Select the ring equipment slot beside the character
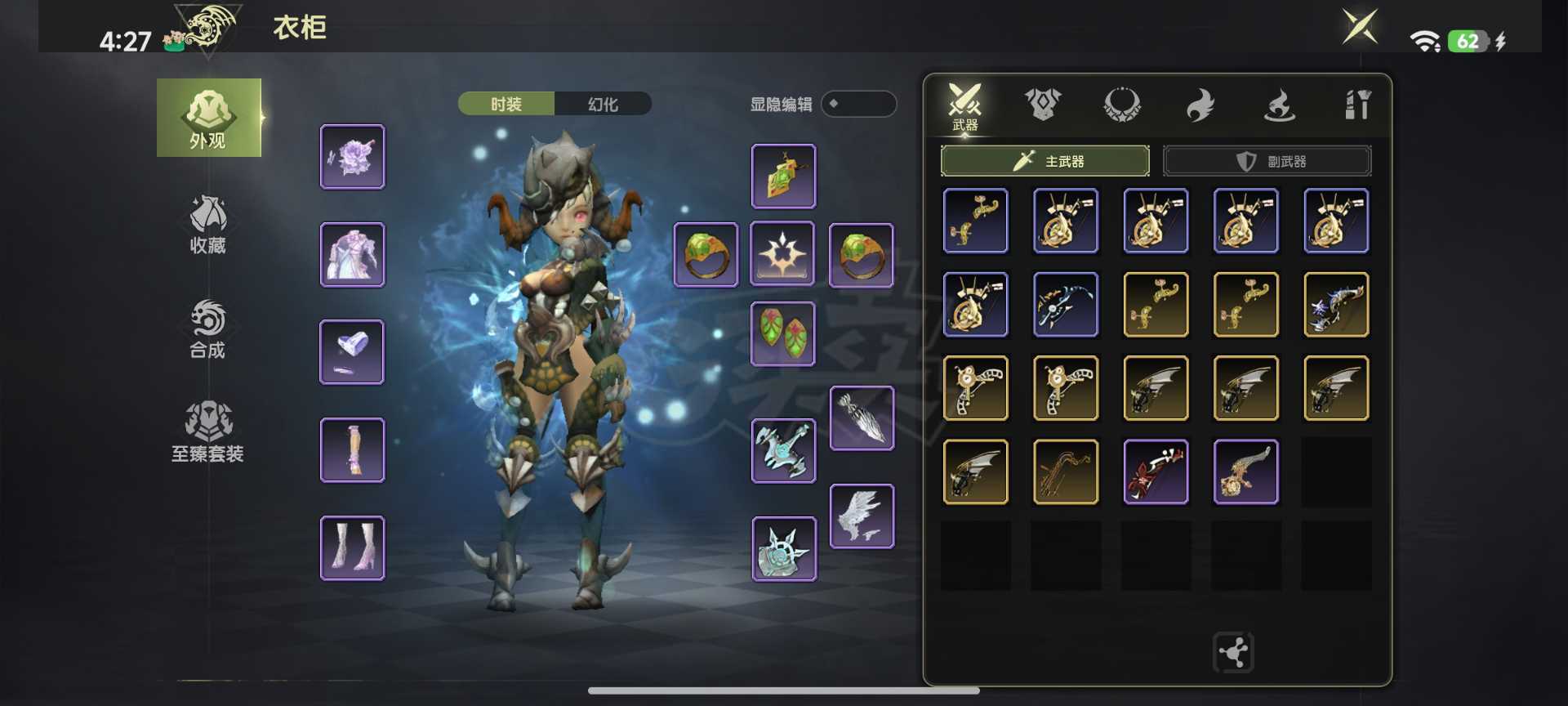Image resolution: width=1568 pixels, height=706 pixels. pos(705,255)
